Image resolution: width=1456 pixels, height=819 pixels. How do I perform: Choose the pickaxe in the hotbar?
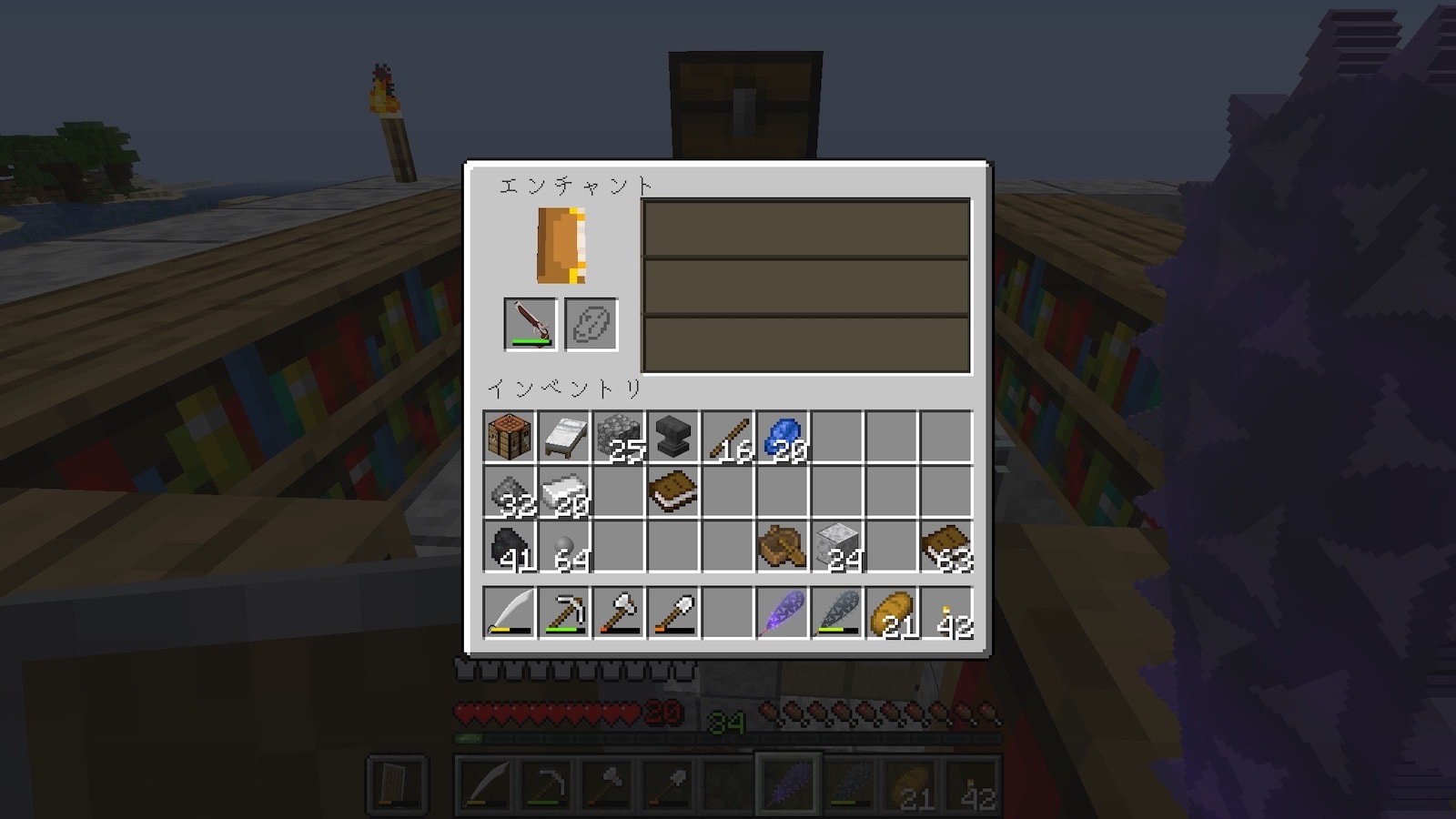564,612
